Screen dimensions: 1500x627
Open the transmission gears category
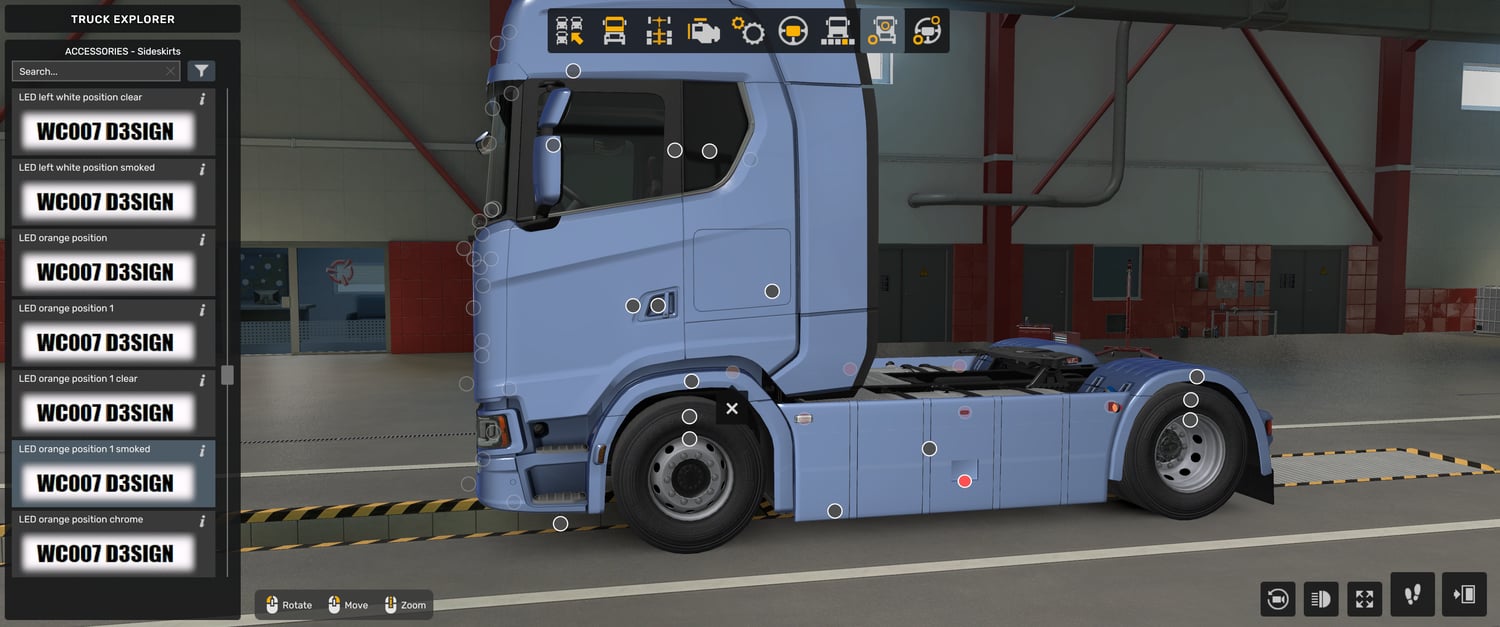pos(748,31)
